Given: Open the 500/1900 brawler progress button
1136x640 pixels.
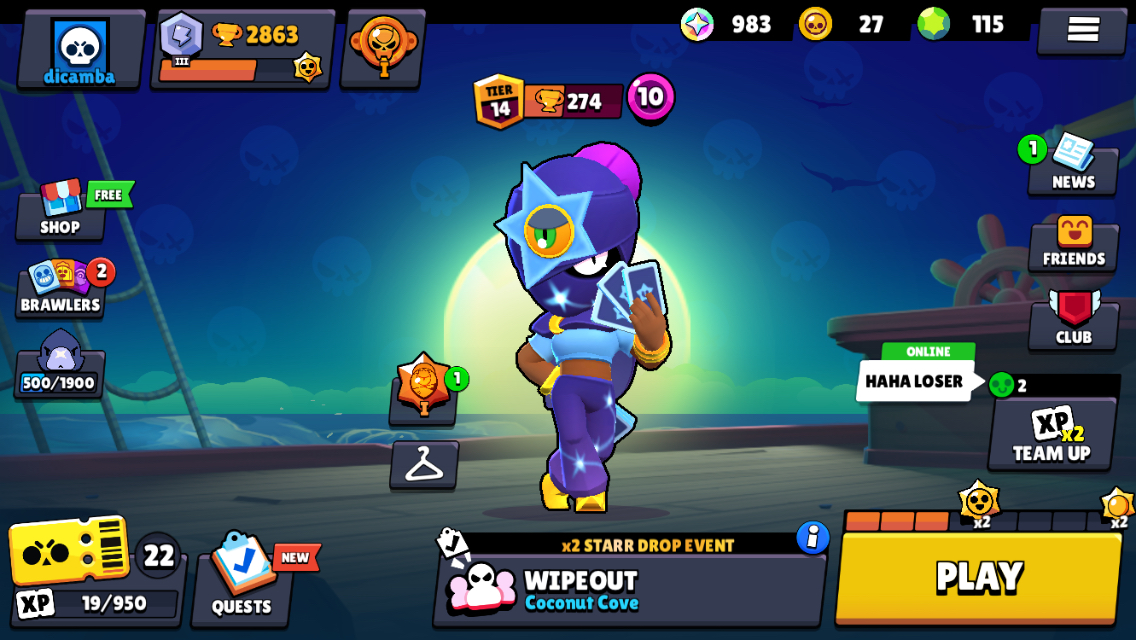Looking at the screenshot, I should coord(59,364).
